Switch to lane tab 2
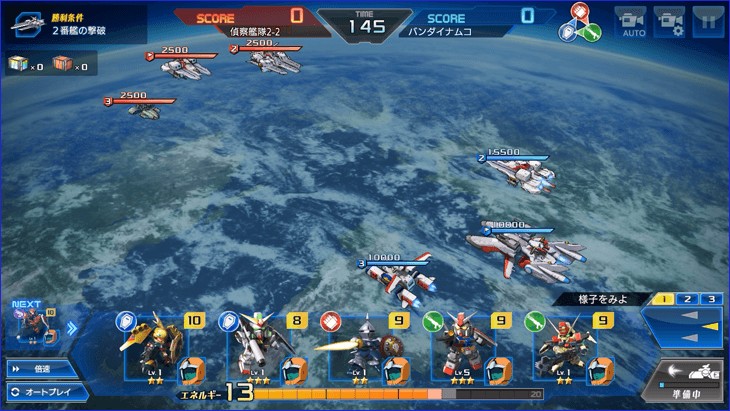Screen dimensions: 730x411 [x=687, y=299]
